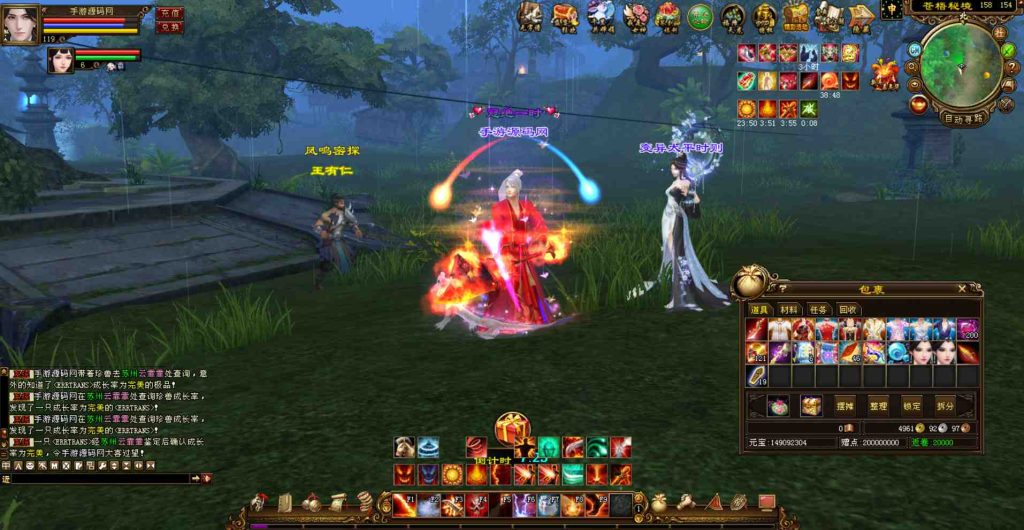Click the player portrait in the top-left
This screenshot has width=1024, height=530.
click(x=20, y=24)
